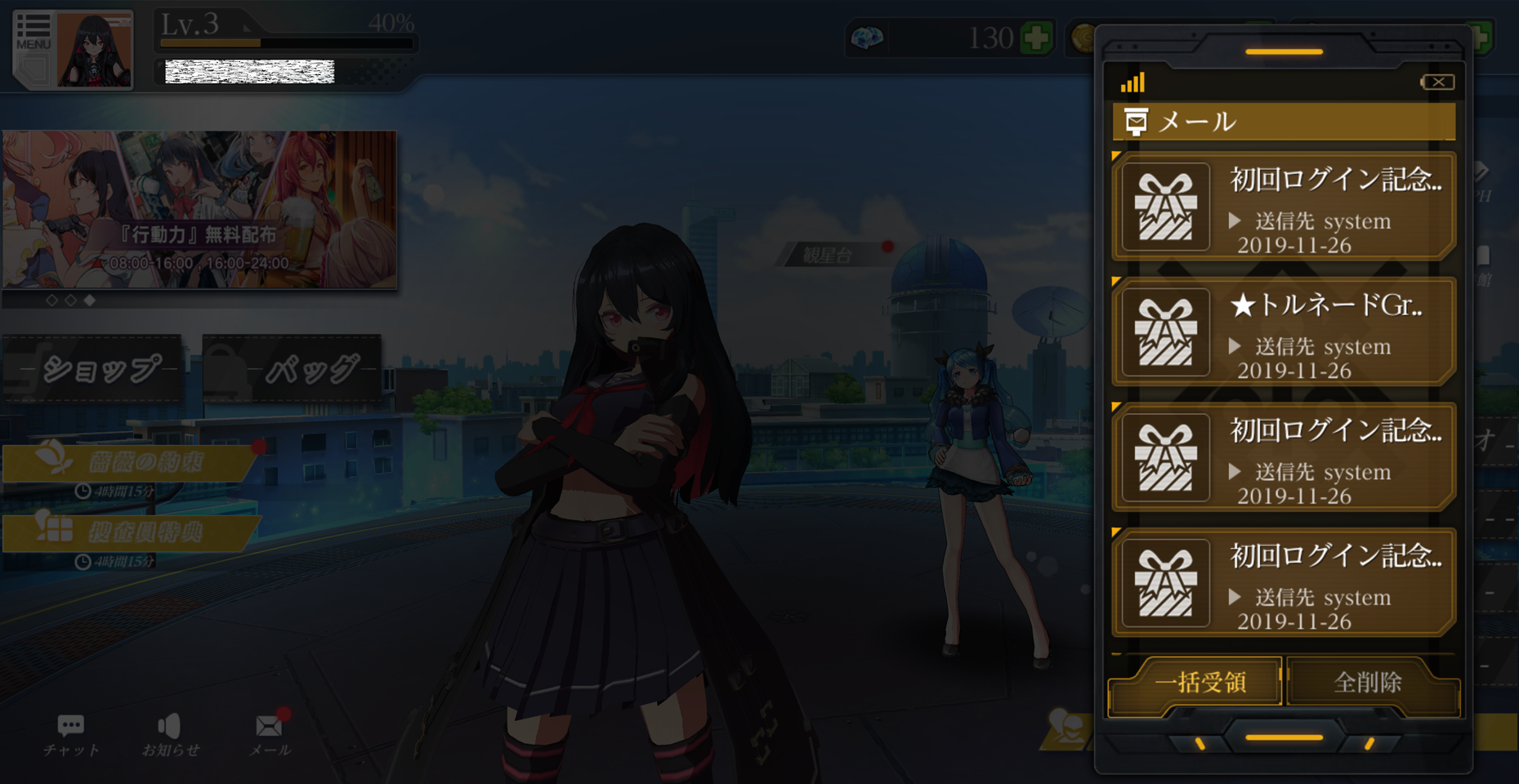Open the バッグ bag

pos(293,369)
